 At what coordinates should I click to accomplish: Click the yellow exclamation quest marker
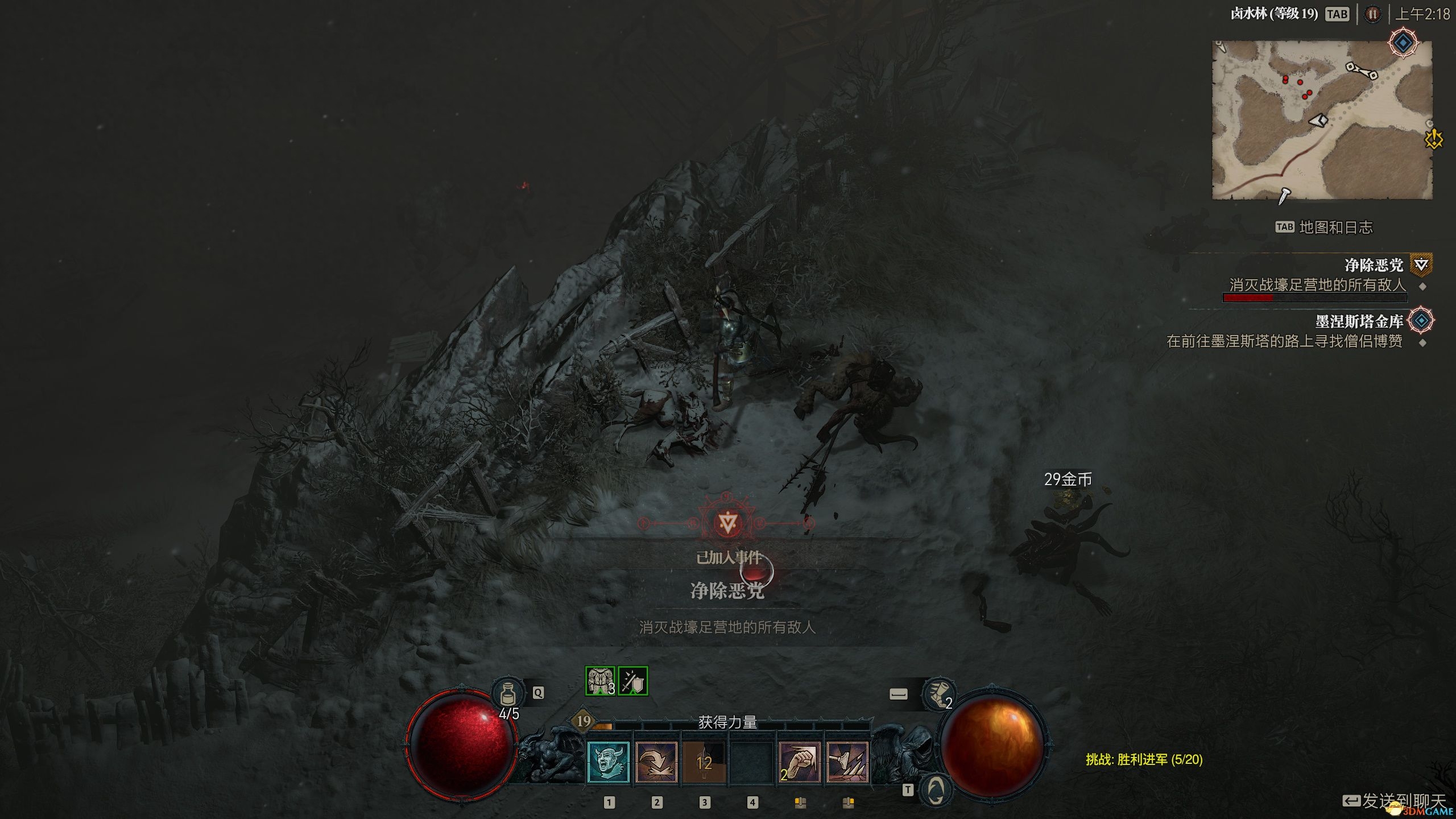tap(1434, 139)
